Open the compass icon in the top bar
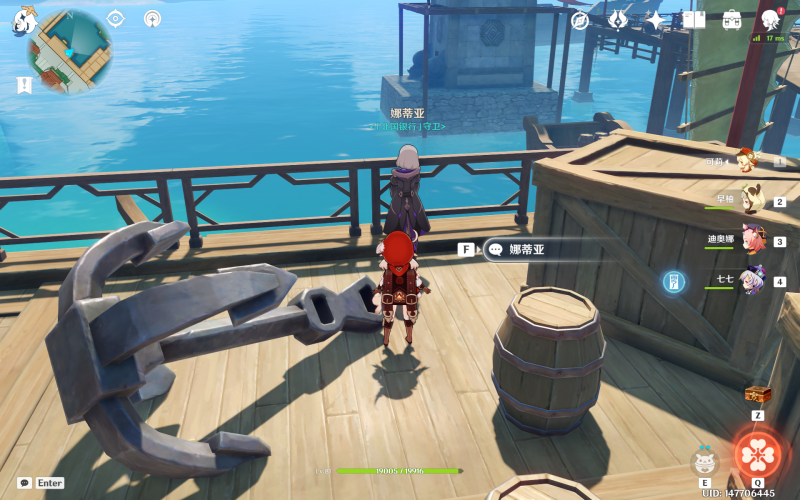This screenshot has height=500, width=800. click(x=580, y=20)
